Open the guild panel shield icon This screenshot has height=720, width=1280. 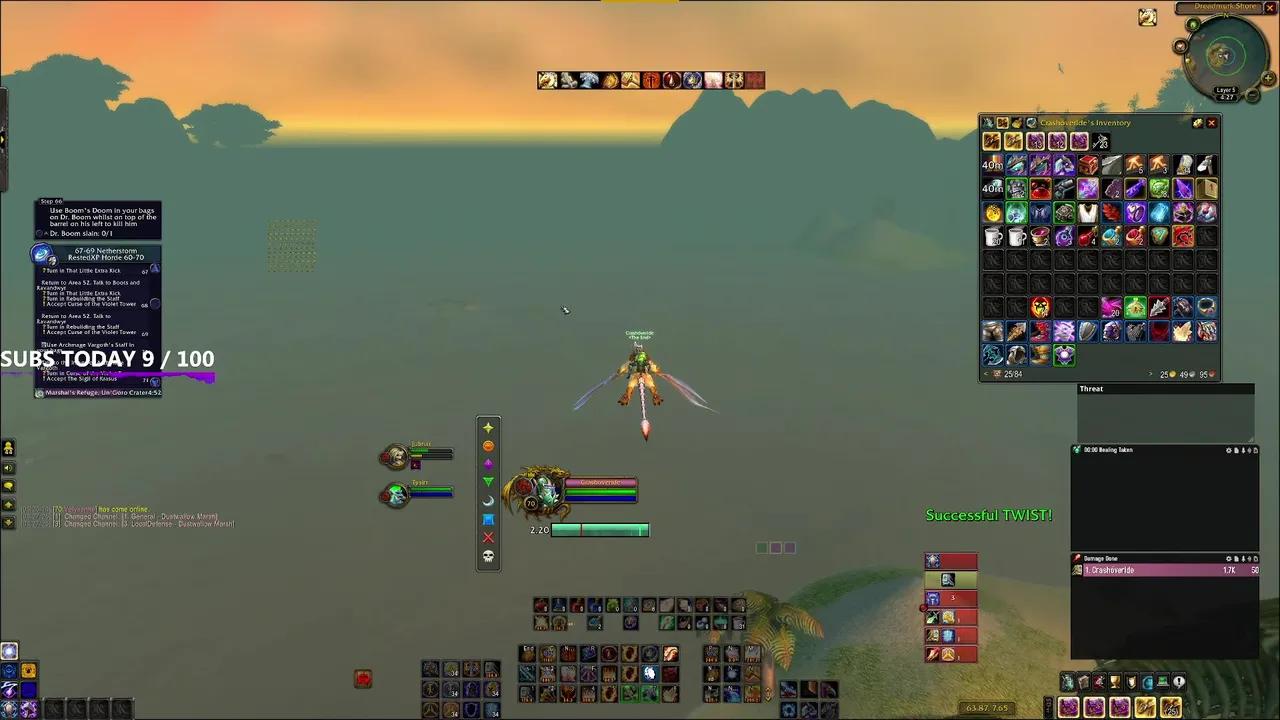coord(1129,681)
